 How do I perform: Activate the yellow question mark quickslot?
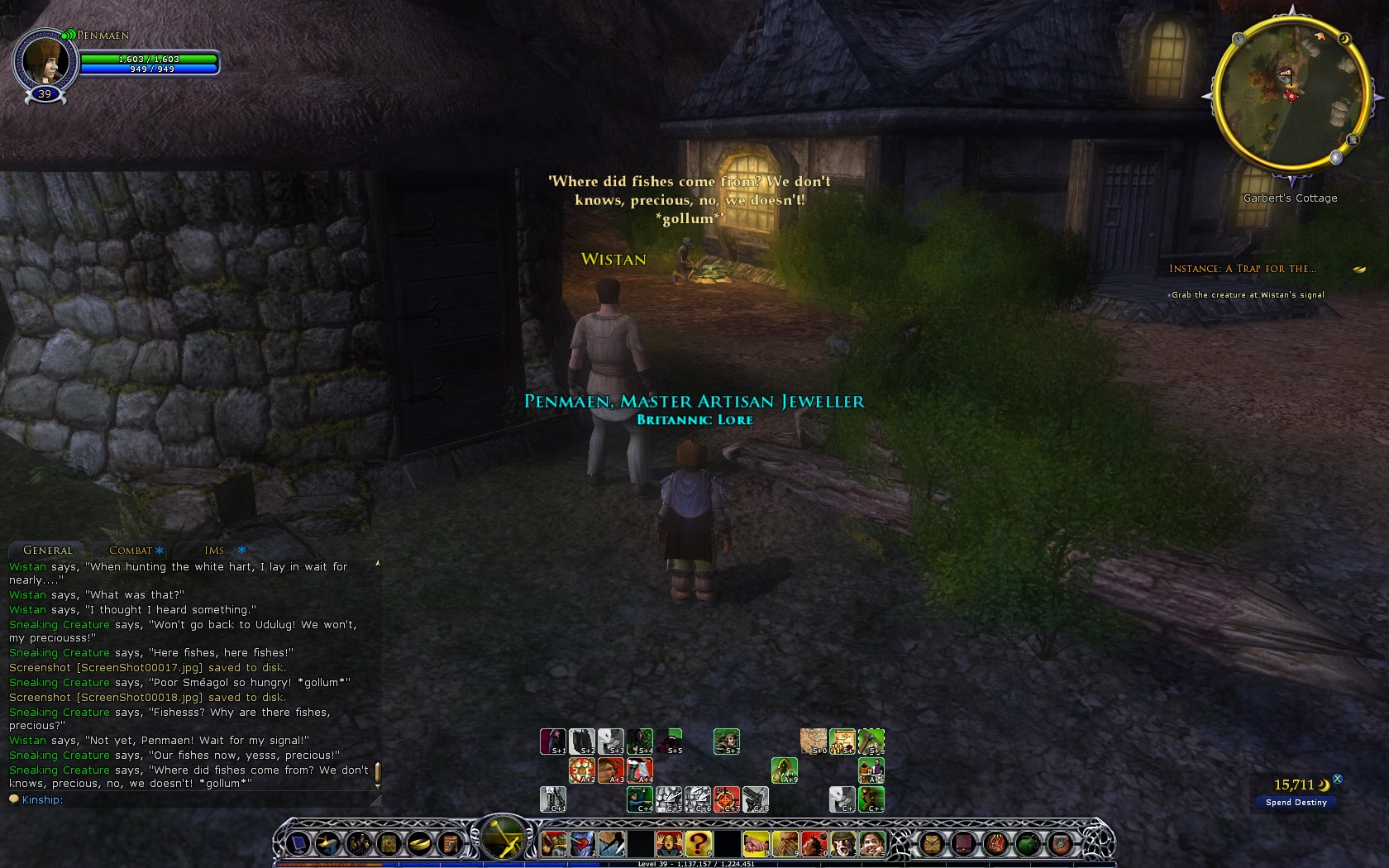coord(698,844)
